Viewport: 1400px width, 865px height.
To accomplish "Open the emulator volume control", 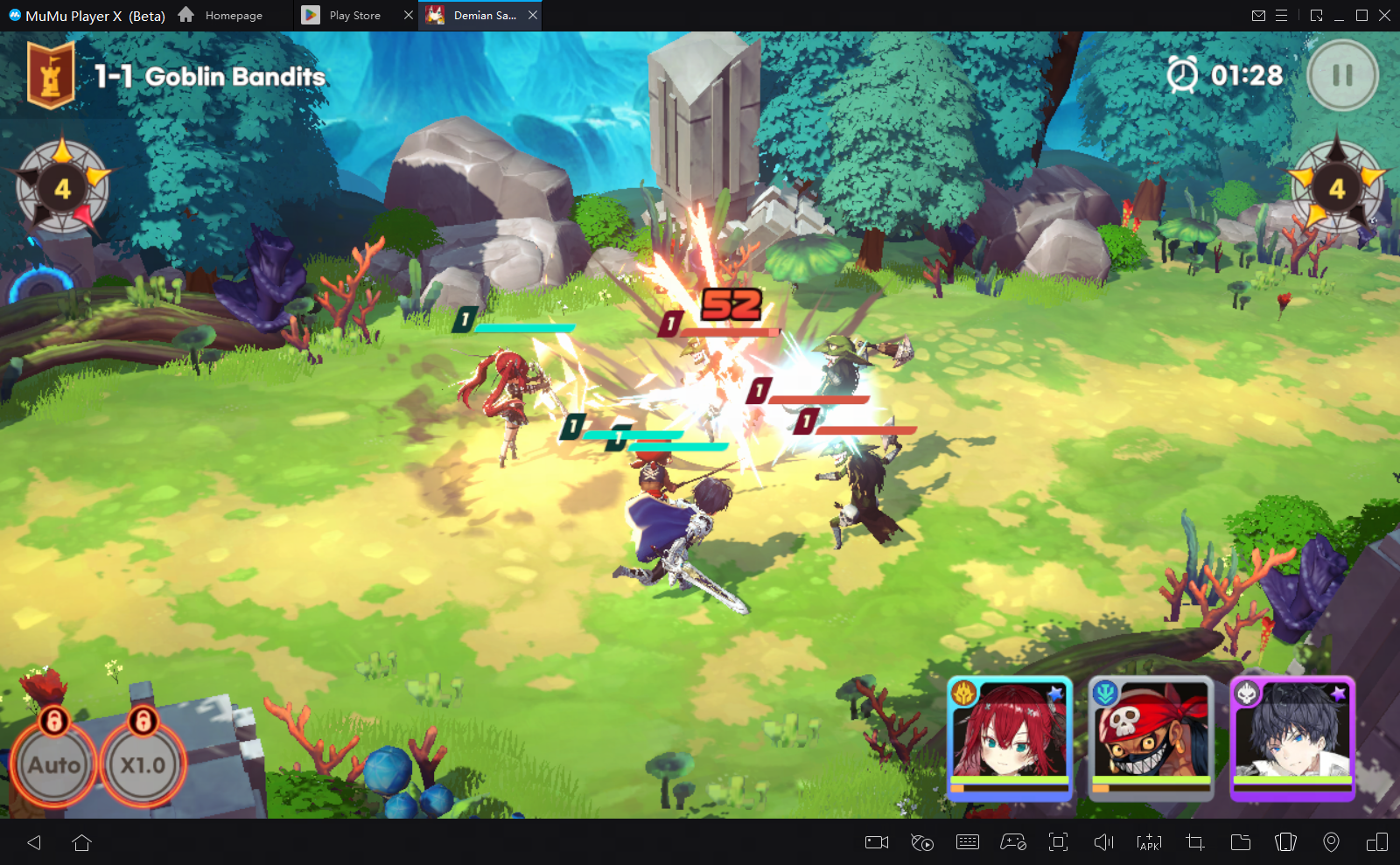I will pos(1103,842).
